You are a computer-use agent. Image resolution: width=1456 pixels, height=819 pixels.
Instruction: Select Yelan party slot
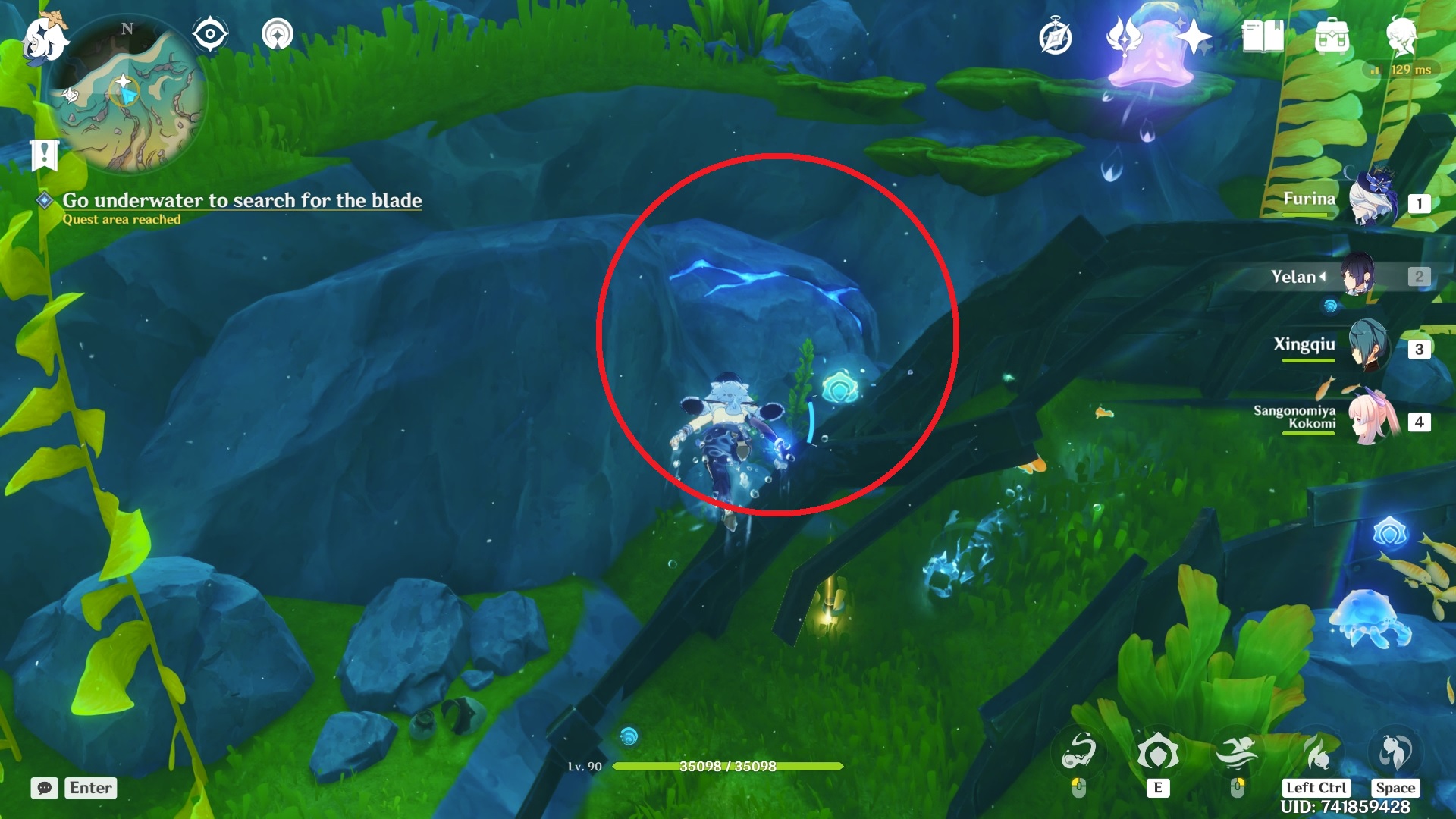click(x=1359, y=276)
